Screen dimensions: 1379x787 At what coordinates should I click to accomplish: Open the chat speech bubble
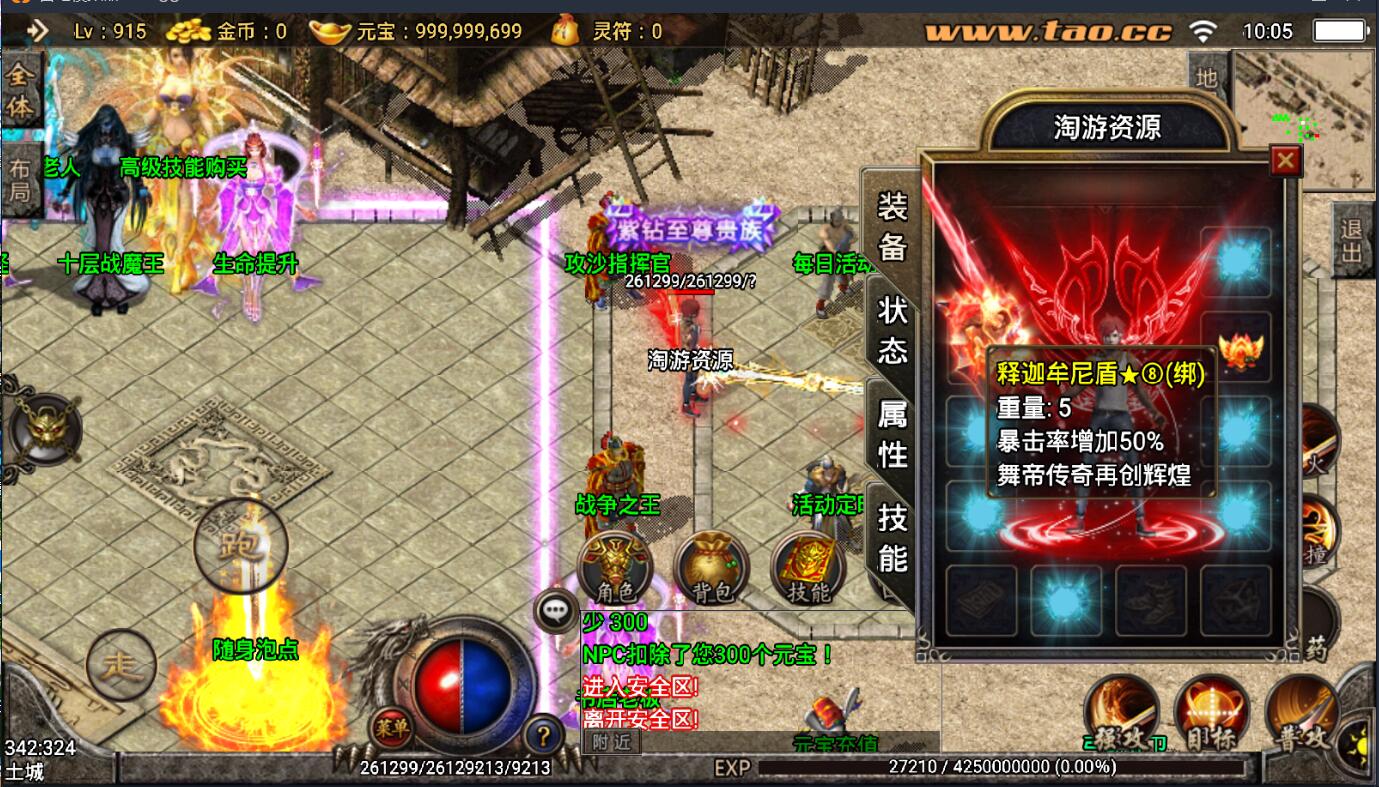(556, 609)
